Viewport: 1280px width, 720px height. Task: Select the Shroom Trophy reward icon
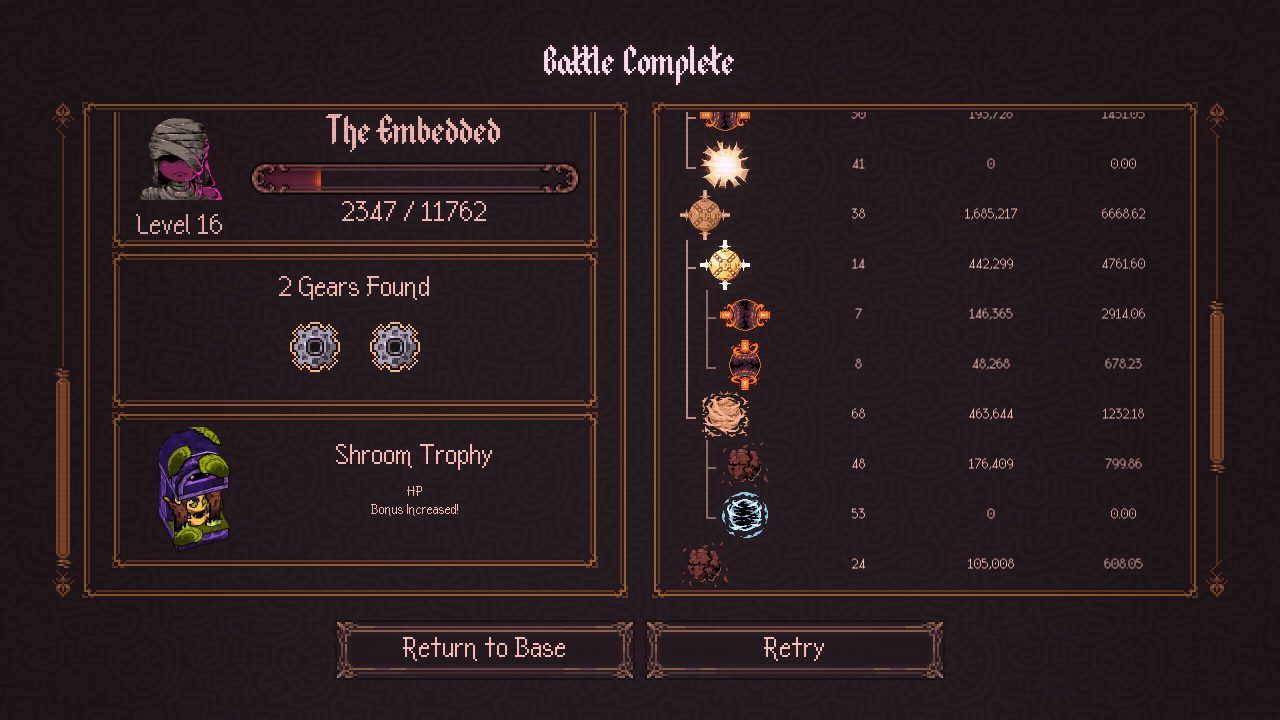tap(194, 489)
